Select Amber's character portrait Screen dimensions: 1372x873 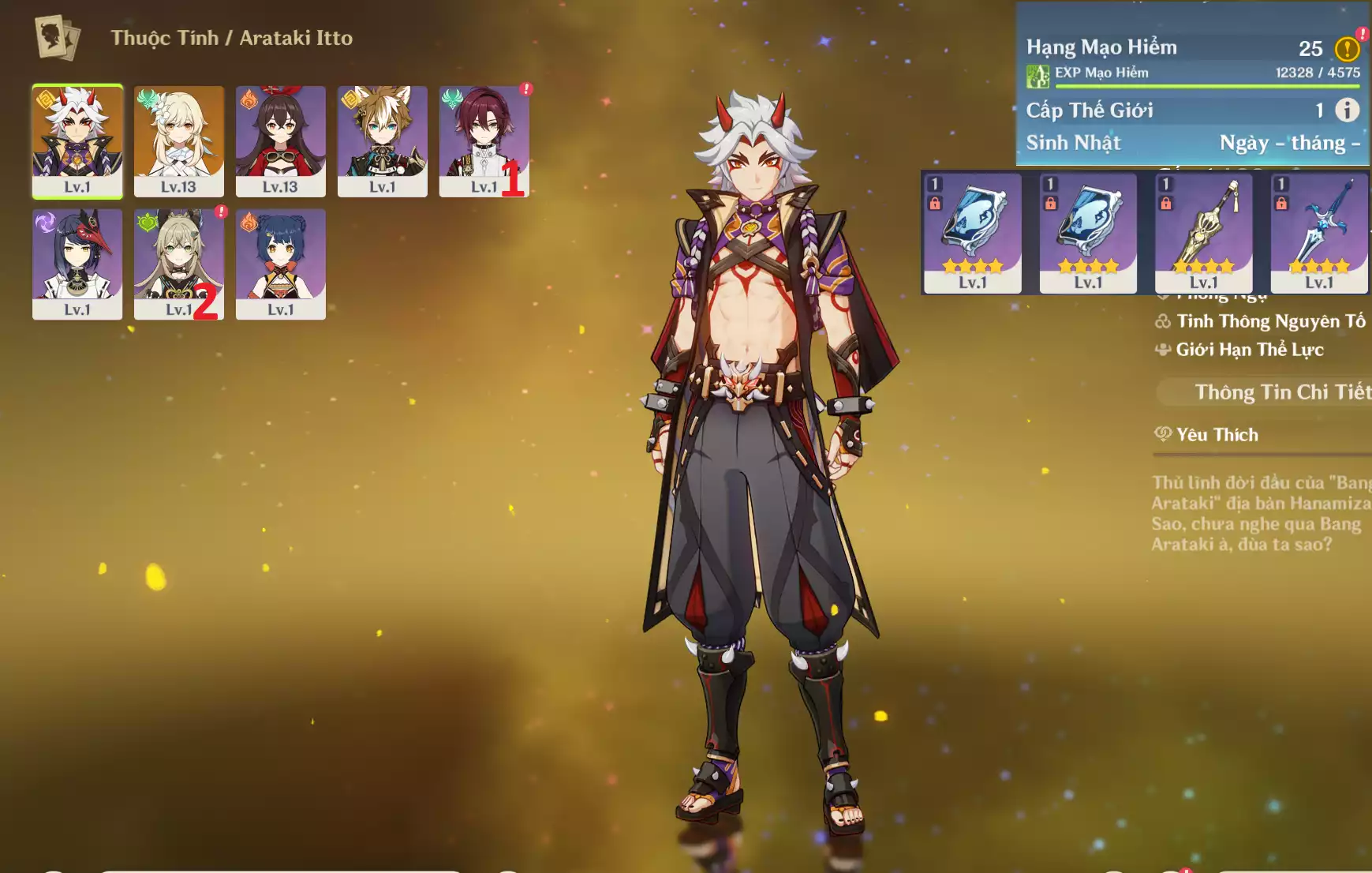(x=280, y=140)
